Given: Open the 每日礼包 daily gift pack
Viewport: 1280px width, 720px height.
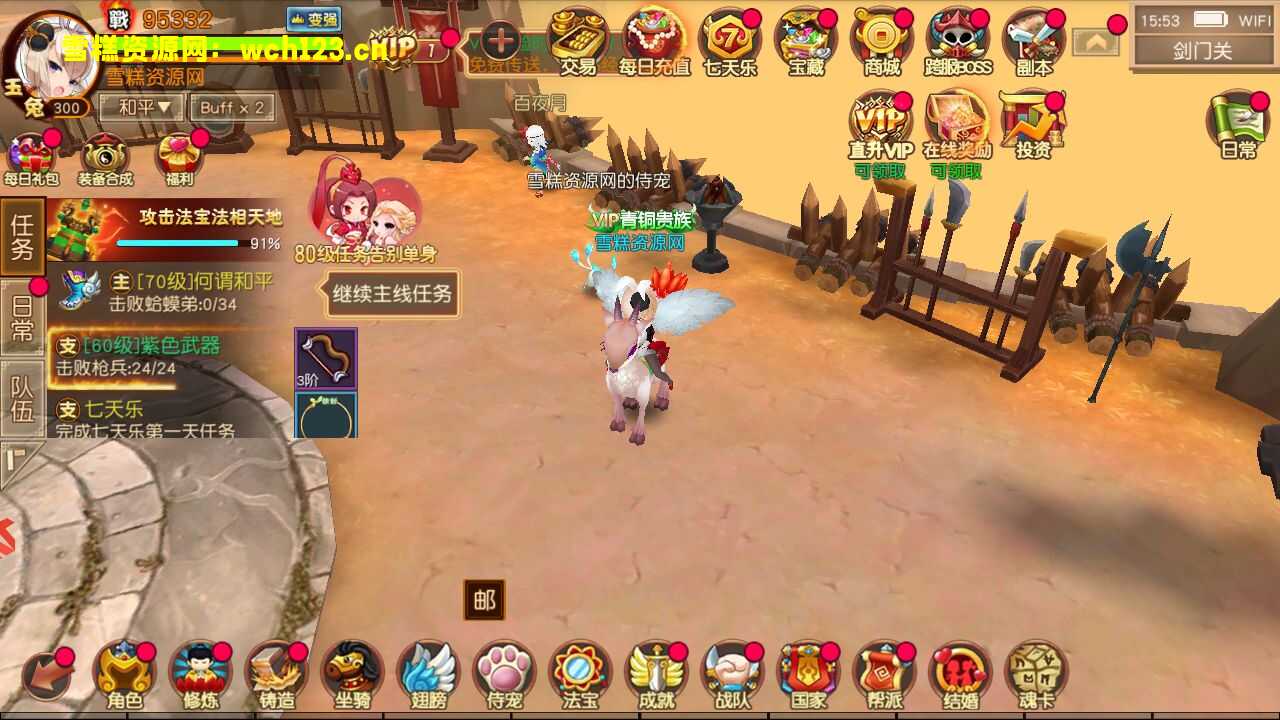Looking at the screenshot, I should pyautogui.click(x=31, y=160).
